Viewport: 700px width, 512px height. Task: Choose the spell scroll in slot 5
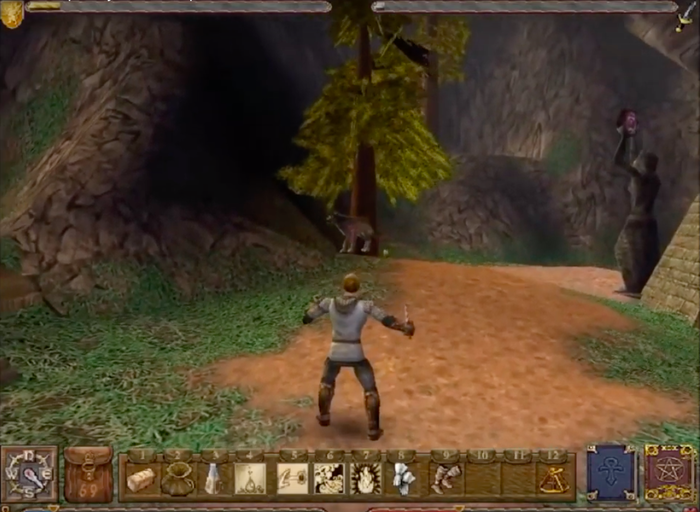tap(292, 479)
